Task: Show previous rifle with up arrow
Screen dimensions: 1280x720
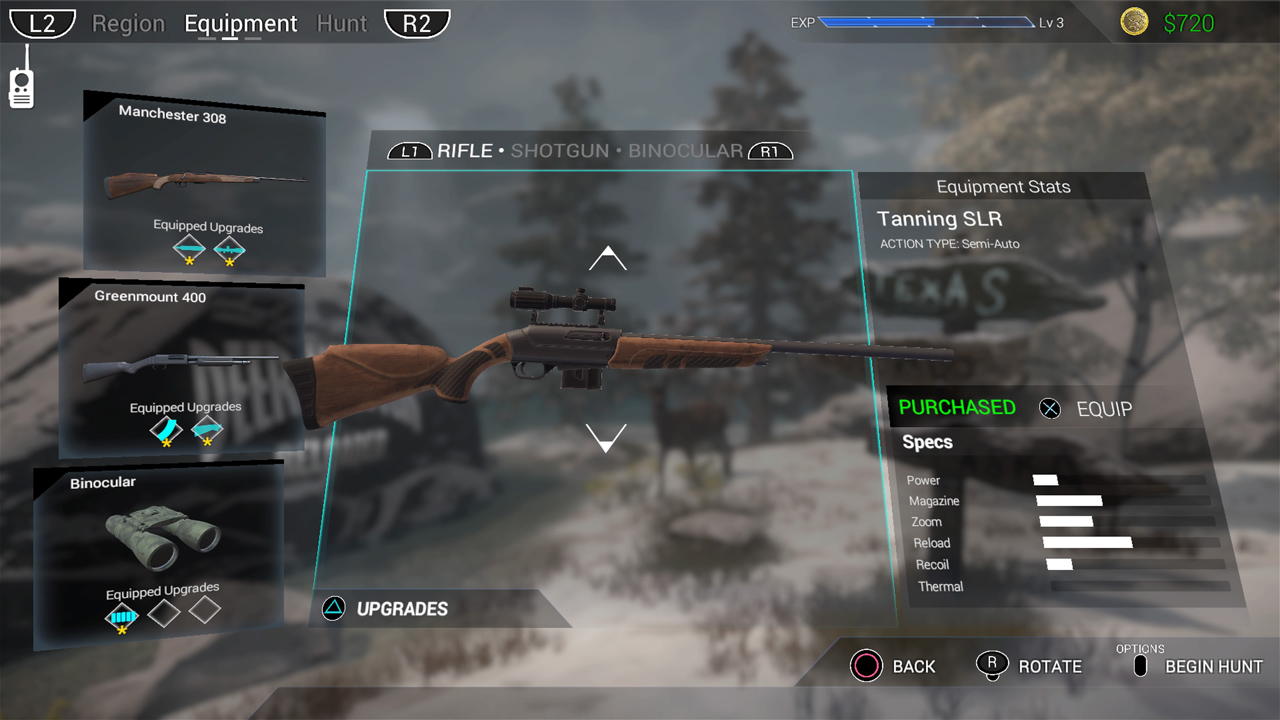Action: [x=607, y=260]
